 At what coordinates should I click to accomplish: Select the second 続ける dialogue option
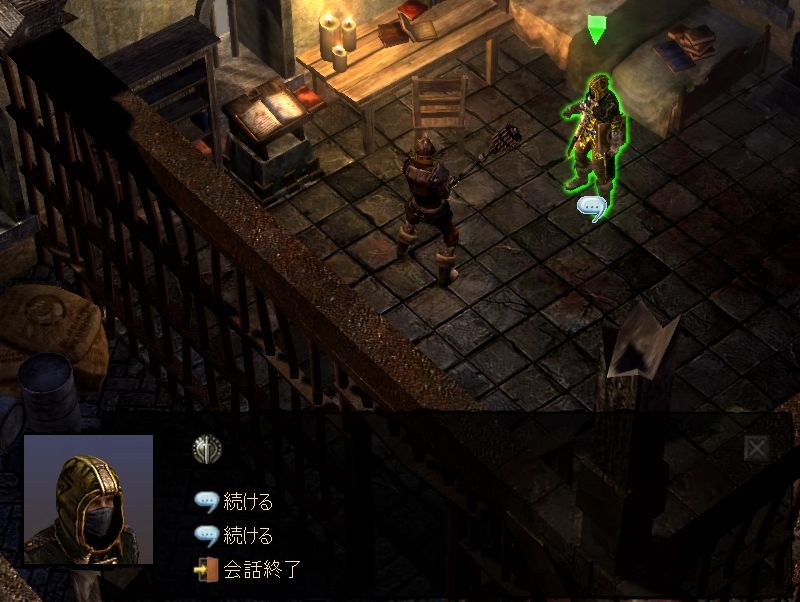pos(248,536)
